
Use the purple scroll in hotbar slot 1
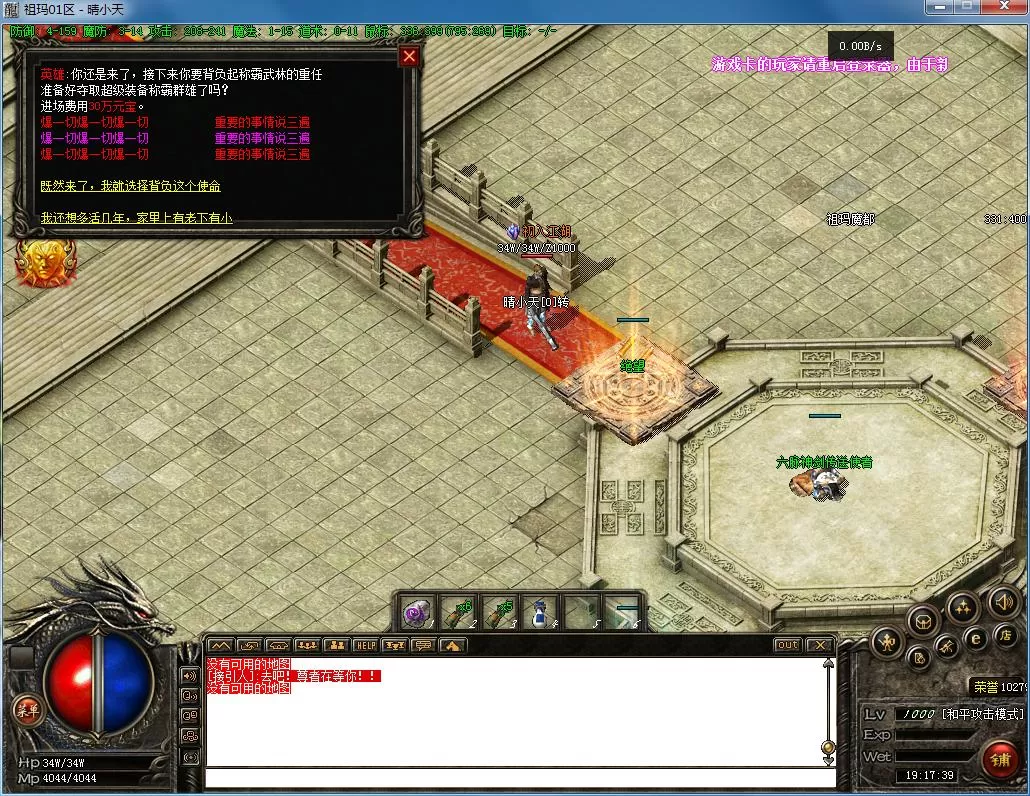click(x=416, y=612)
